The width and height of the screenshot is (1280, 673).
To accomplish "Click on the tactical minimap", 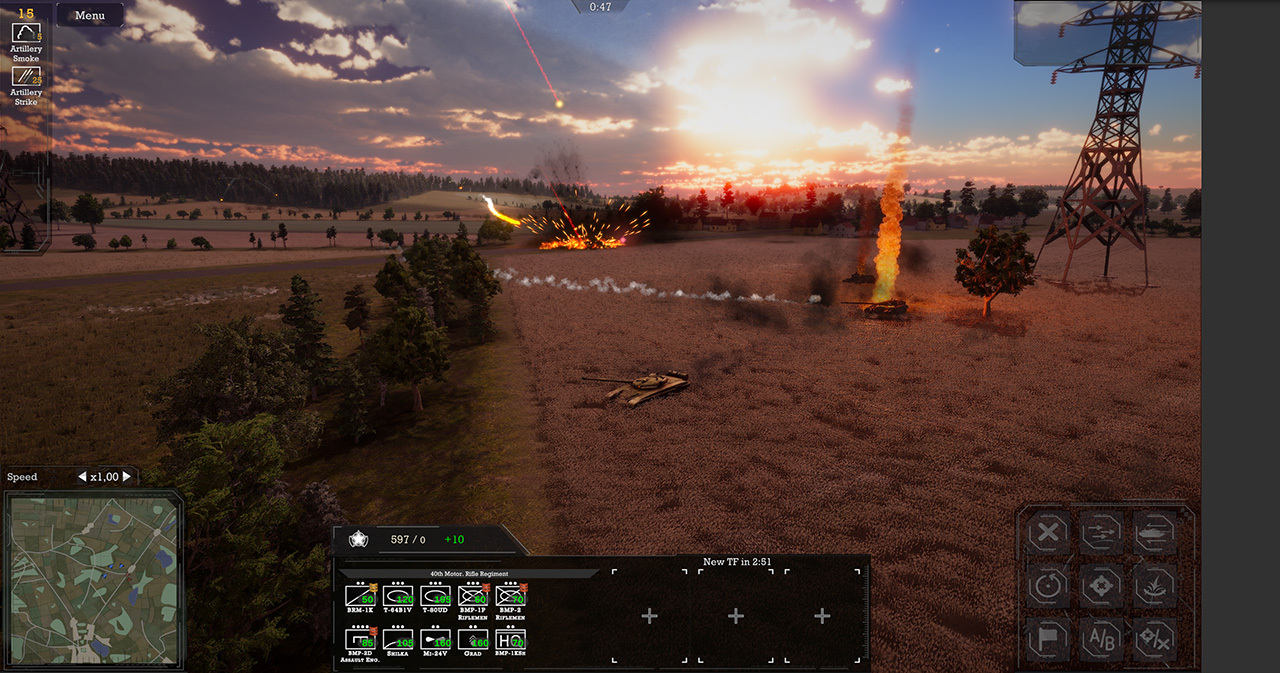I will point(93,581).
